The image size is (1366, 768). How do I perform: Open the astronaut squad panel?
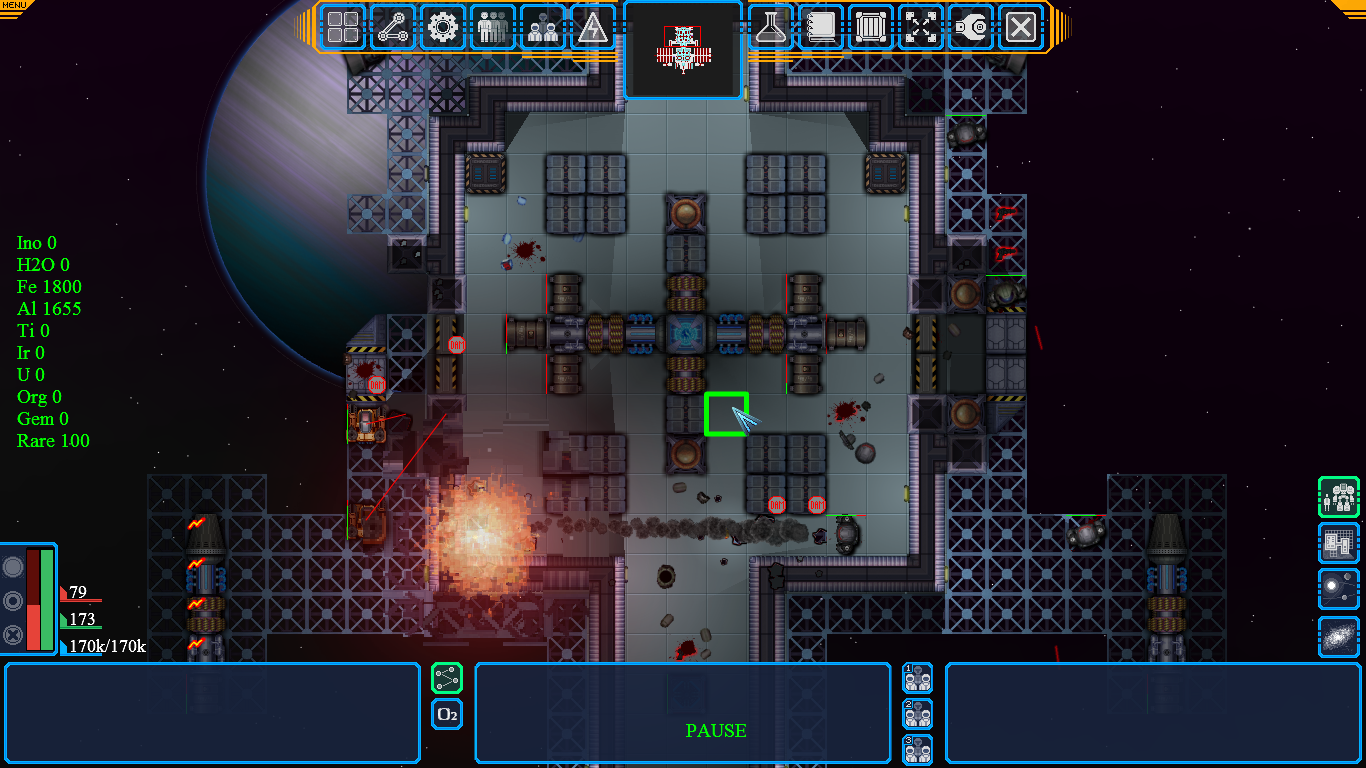pyautogui.click(x=543, y=27)
